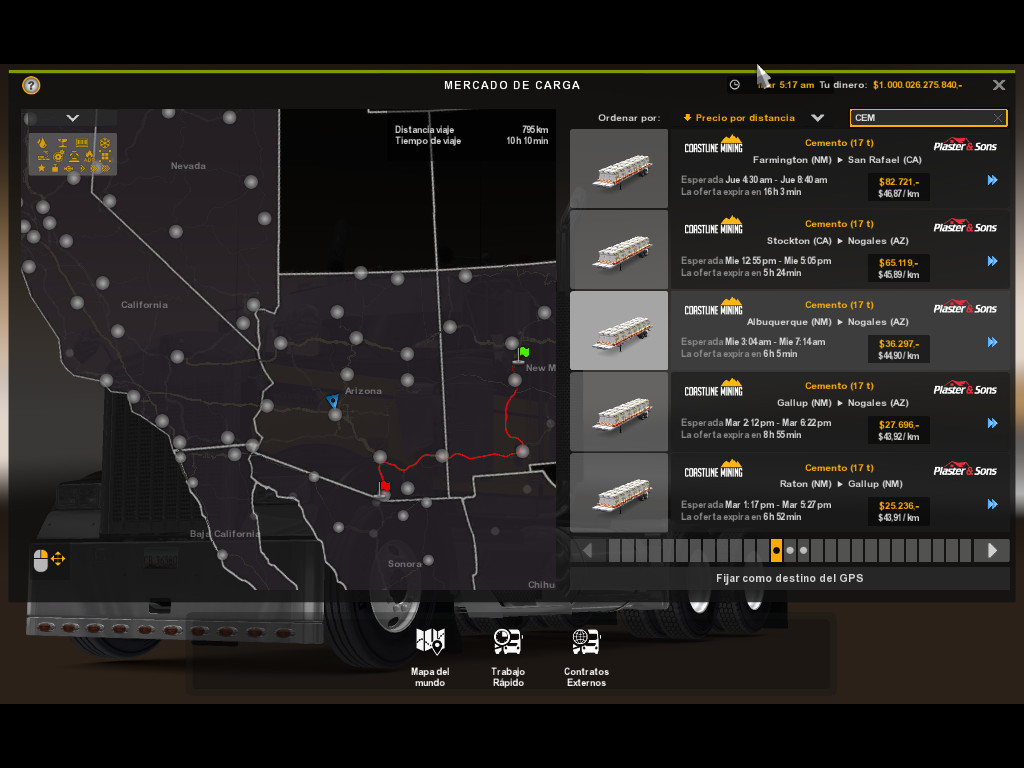1024x768 pixels.
Task: Click 'Fijar como destino del GPS'
Action: point(789,578)
